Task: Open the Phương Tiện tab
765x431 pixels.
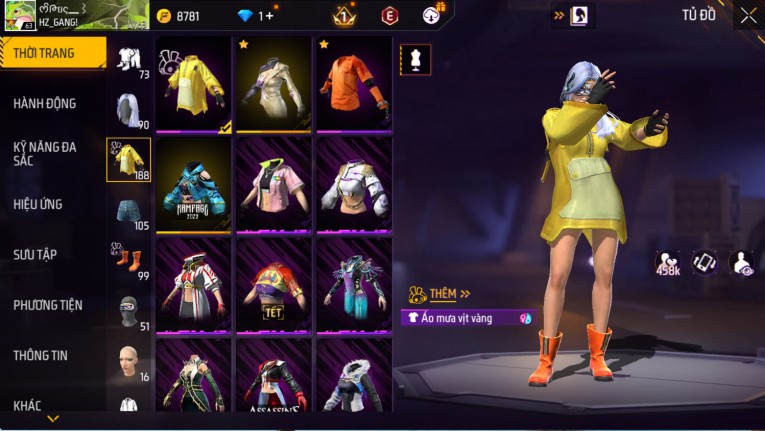Action: [48, 305]
